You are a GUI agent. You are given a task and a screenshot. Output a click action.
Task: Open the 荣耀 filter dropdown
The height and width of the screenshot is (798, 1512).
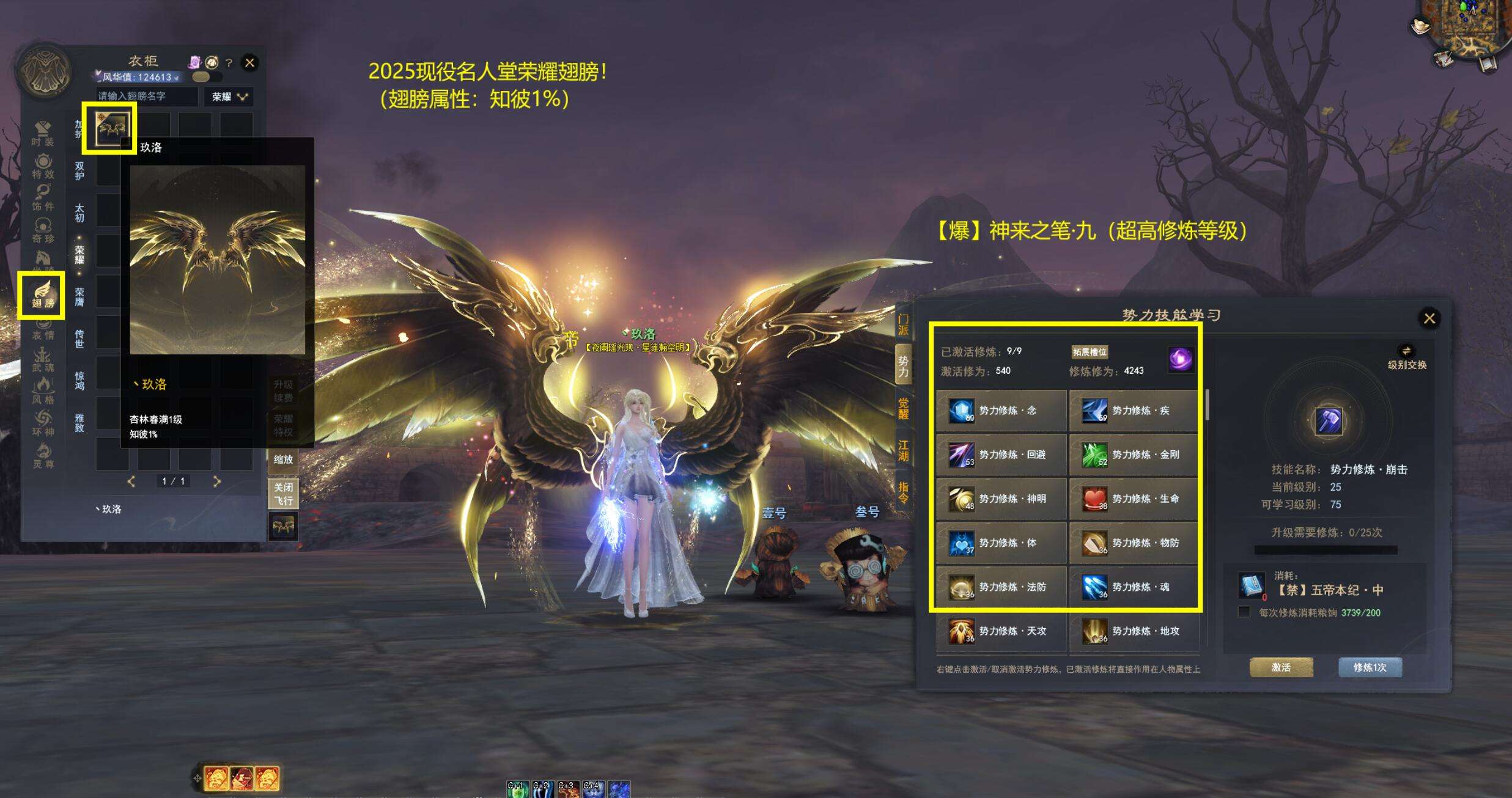(x=229, y=97)
